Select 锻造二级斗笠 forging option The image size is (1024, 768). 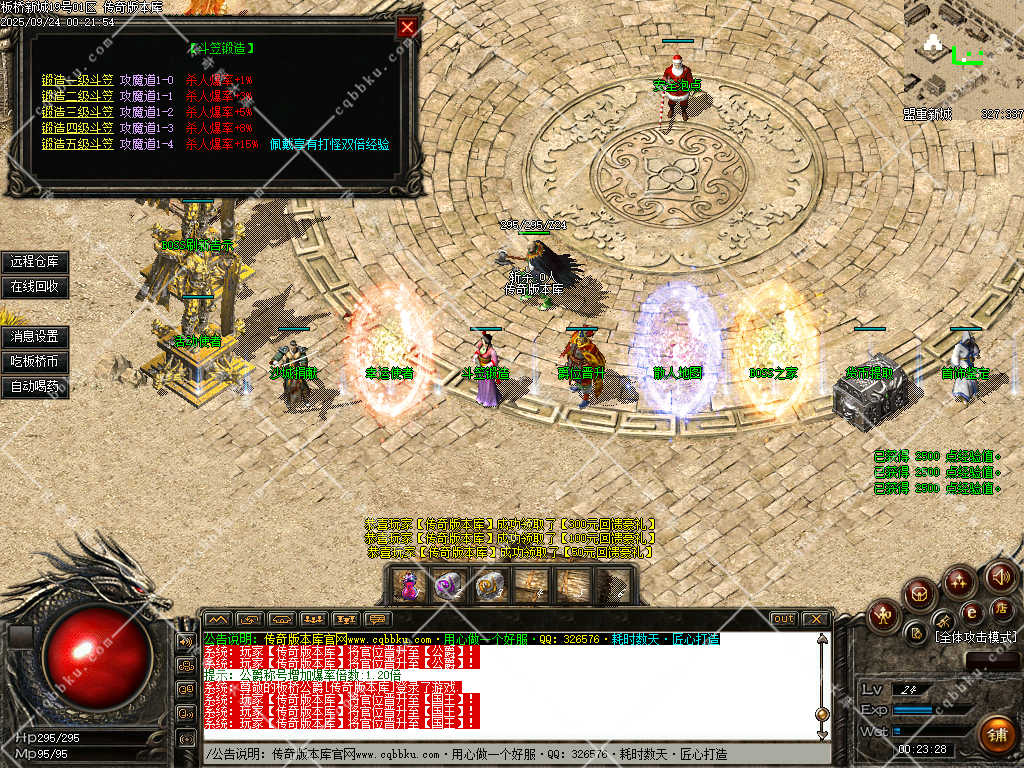click(x=77, y=96)
